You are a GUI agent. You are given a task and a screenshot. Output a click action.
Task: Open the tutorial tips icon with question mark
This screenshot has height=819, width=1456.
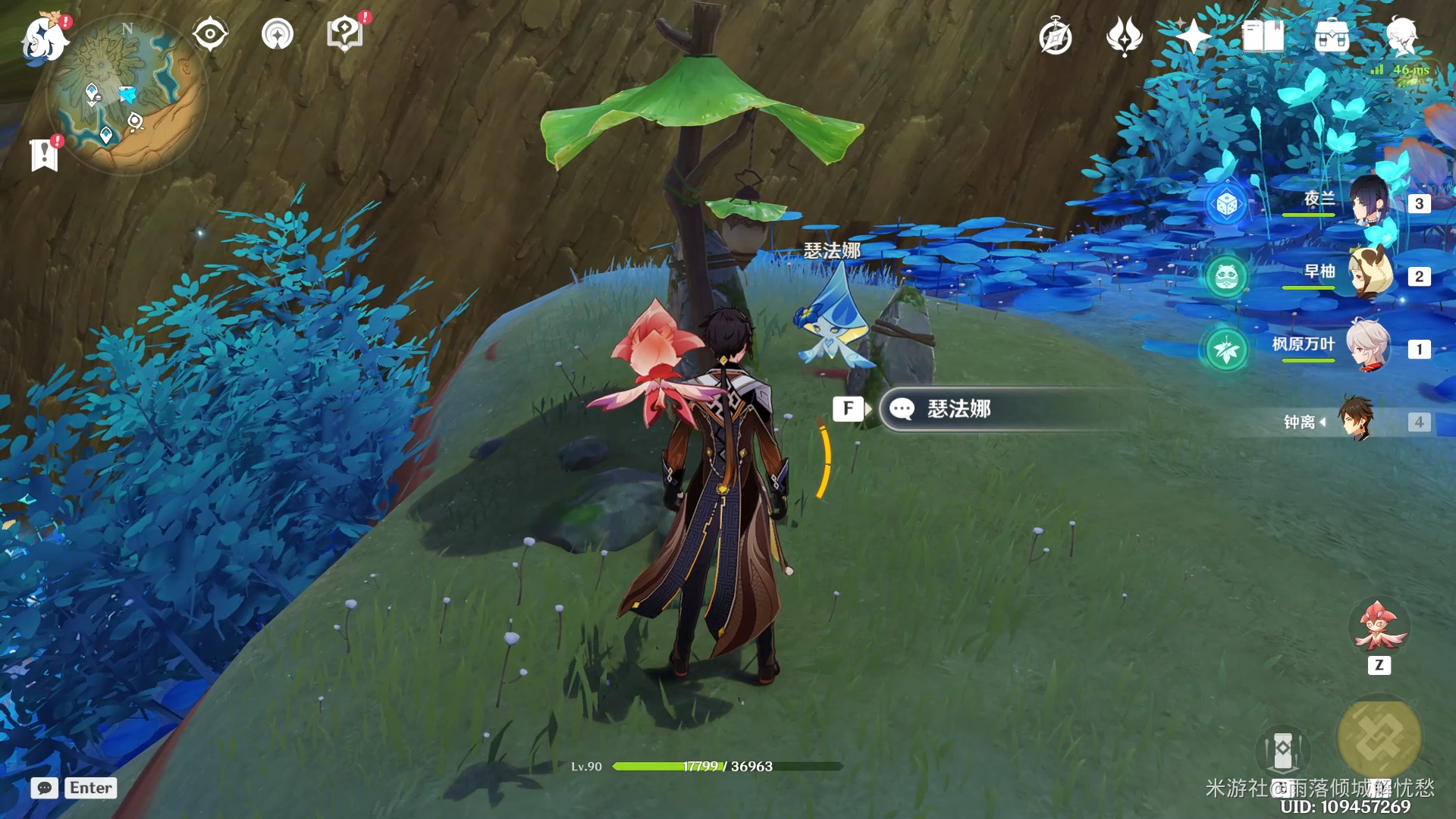[x=345, y=34]
